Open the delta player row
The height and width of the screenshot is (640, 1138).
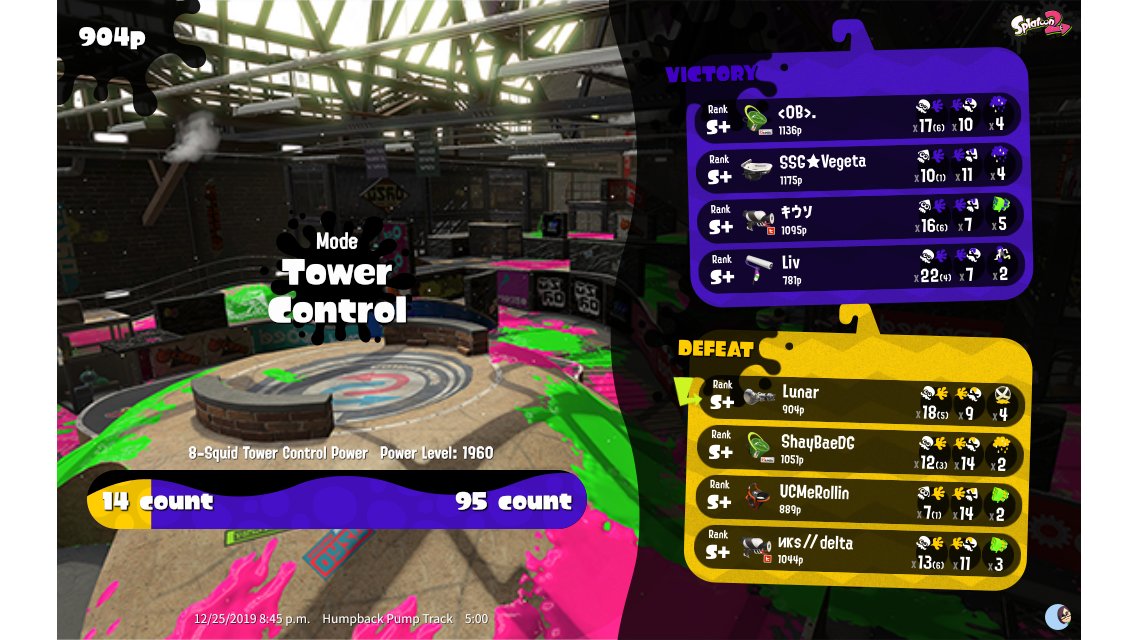click(858, 549)
